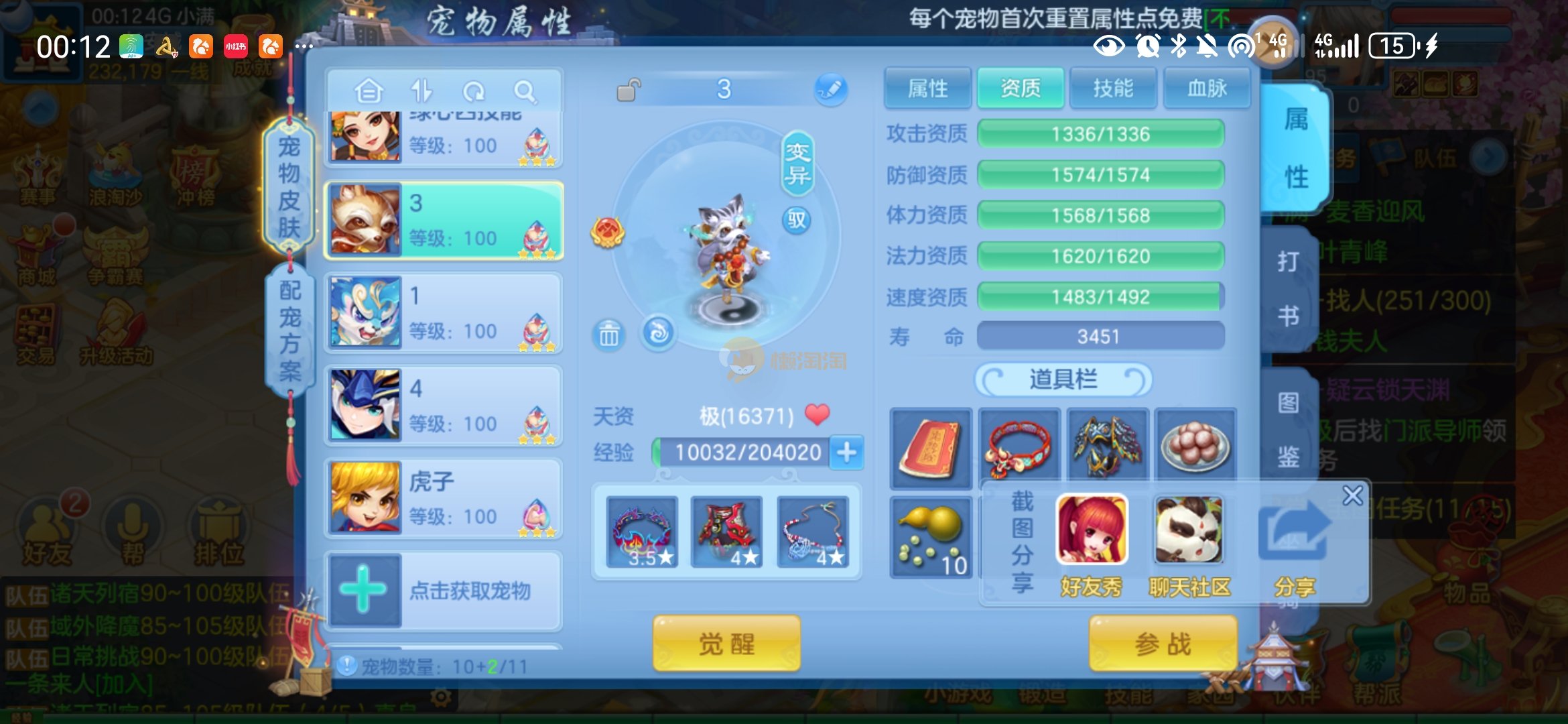Switch to the 属性 tab
Viewport: 1568px width, 724px height.
coord(927,88)
